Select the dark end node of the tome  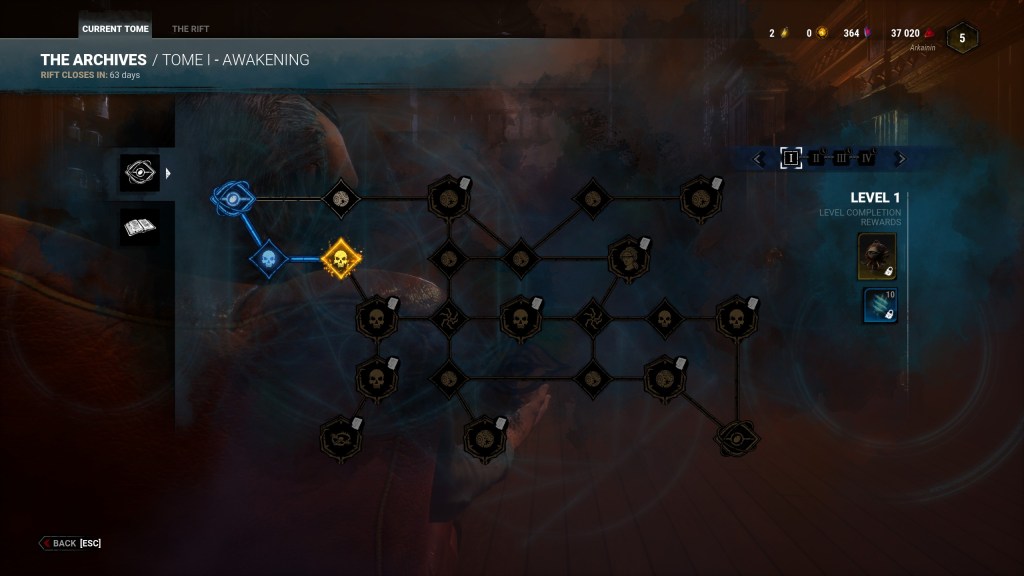738,437
